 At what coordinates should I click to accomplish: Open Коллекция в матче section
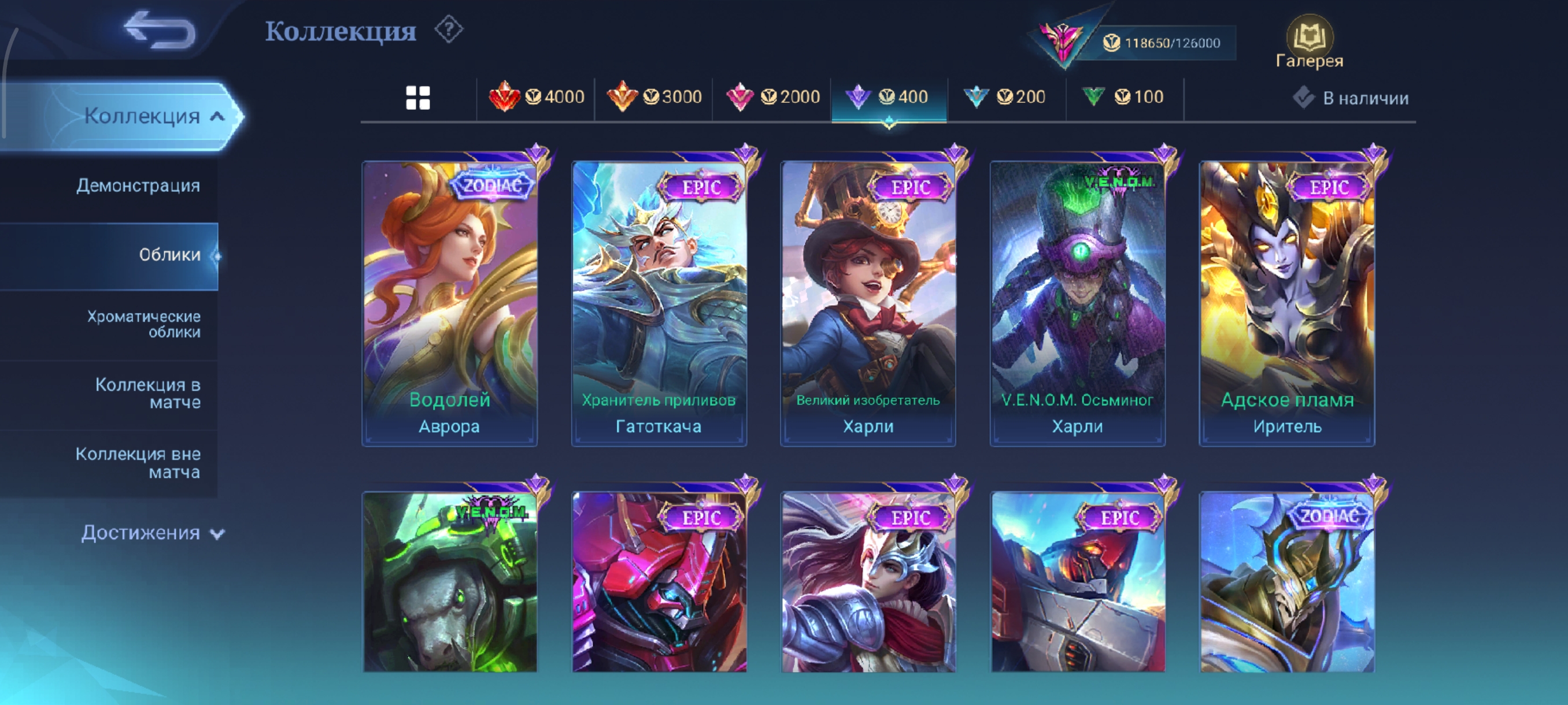pyautogui.click(x=147, y=394)
